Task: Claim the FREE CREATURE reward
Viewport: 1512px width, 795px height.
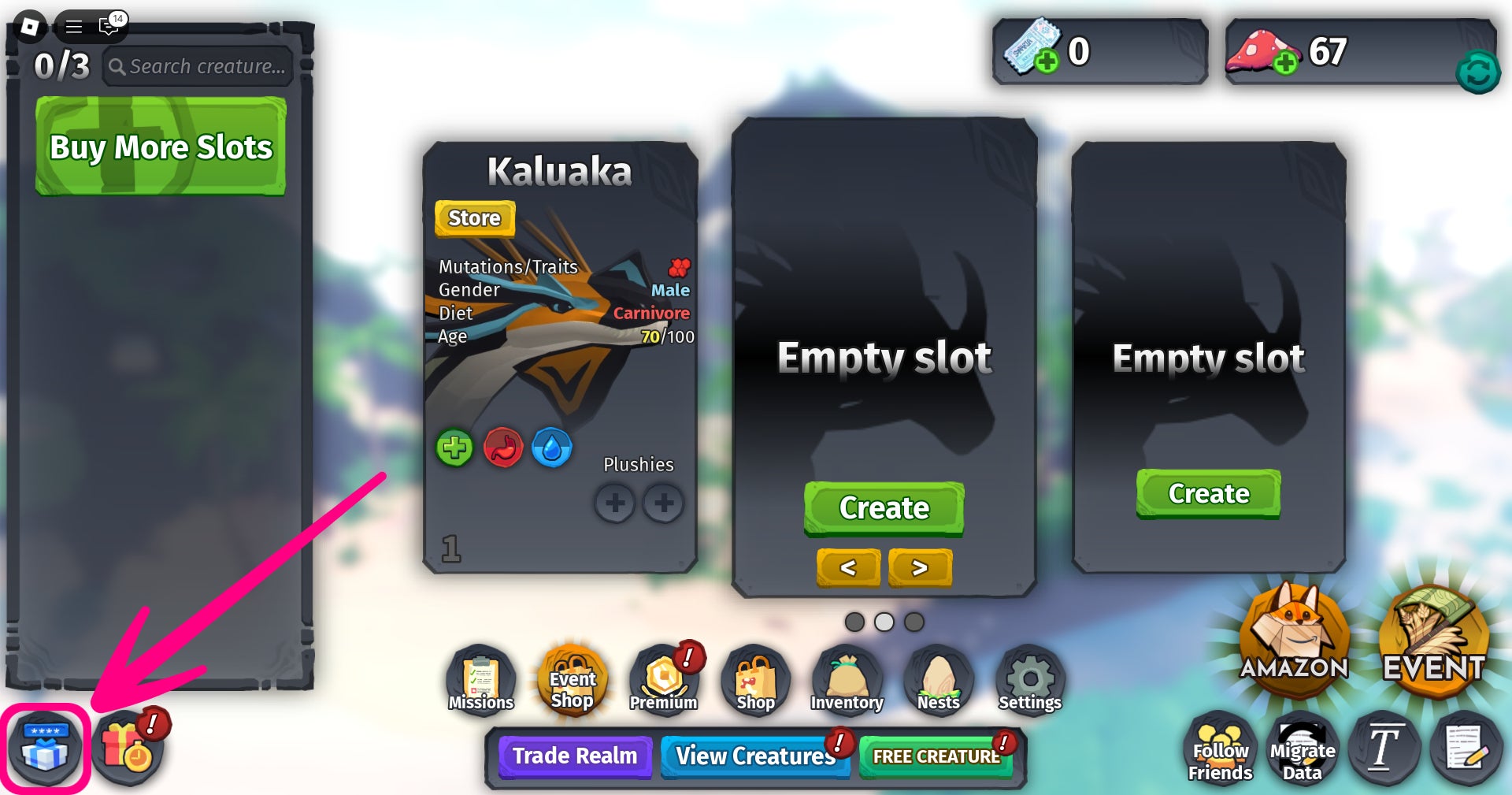Action: tap(936, 755)
